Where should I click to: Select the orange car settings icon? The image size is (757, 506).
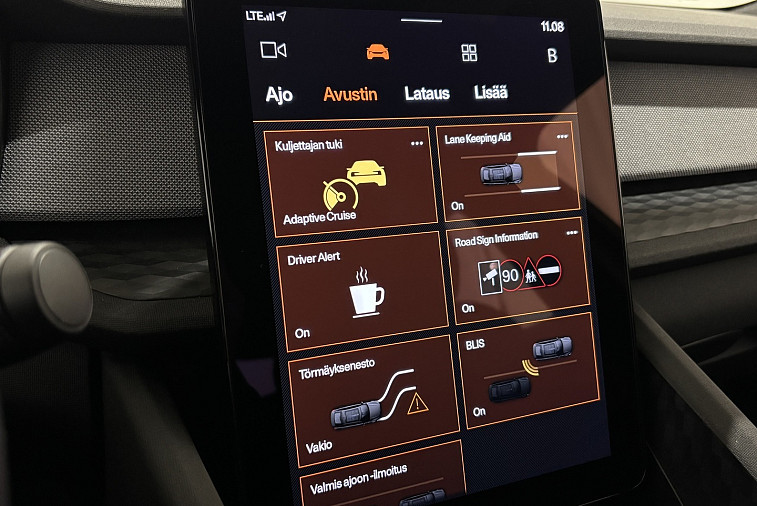click(x=377, y=52)
